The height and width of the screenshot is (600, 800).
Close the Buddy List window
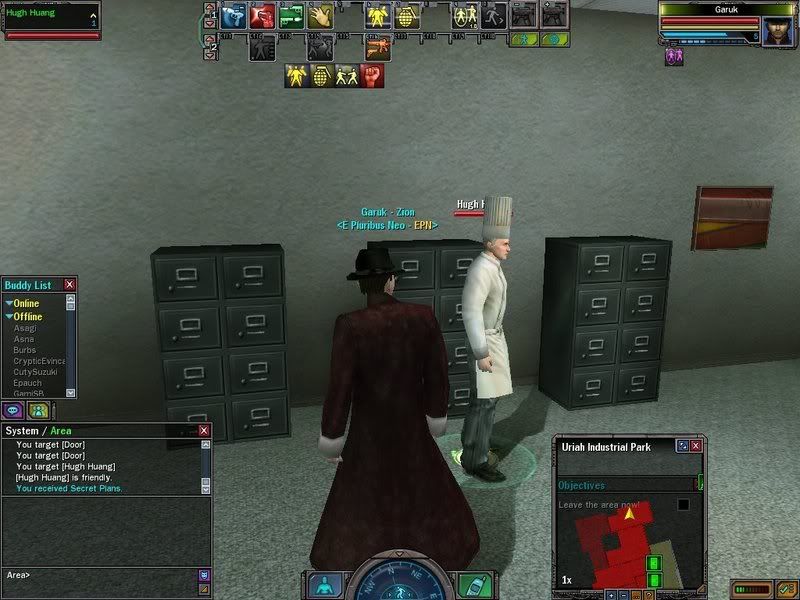(x=69, y=285)
